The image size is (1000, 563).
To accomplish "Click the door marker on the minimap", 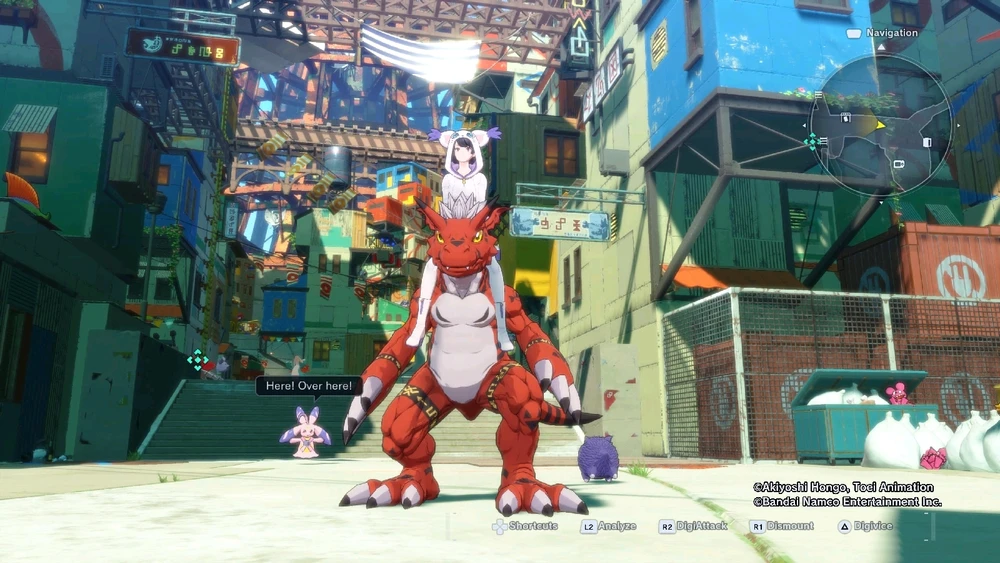I will (x=926, y=142).
